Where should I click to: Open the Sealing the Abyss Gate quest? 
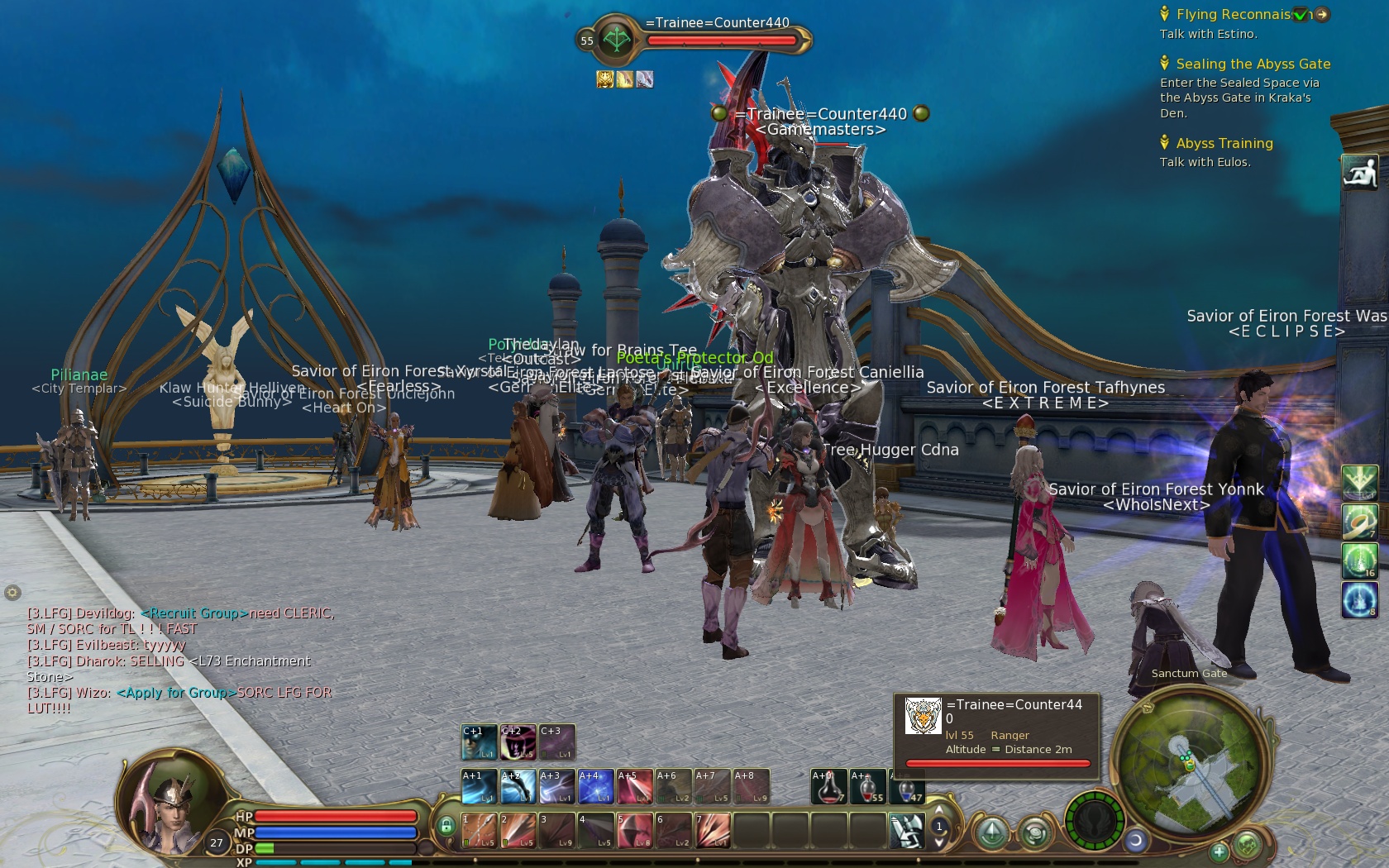1253,64
